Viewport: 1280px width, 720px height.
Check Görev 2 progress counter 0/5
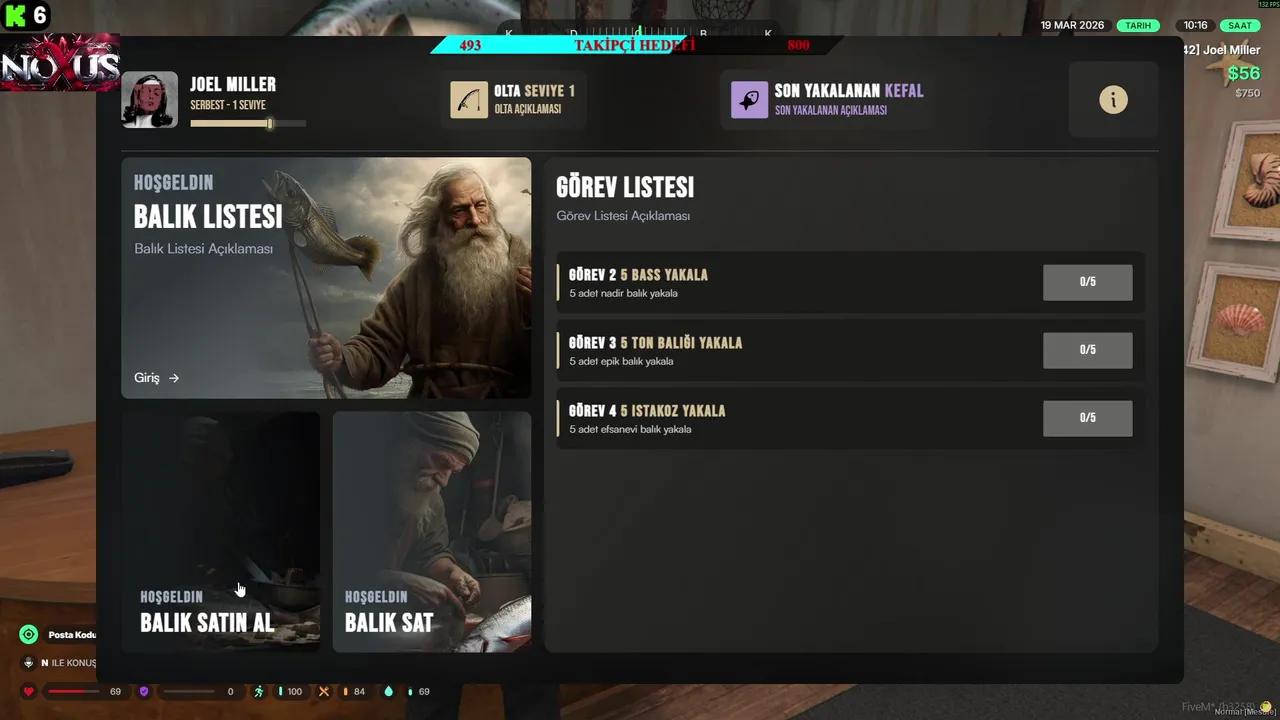(1087, 282)
